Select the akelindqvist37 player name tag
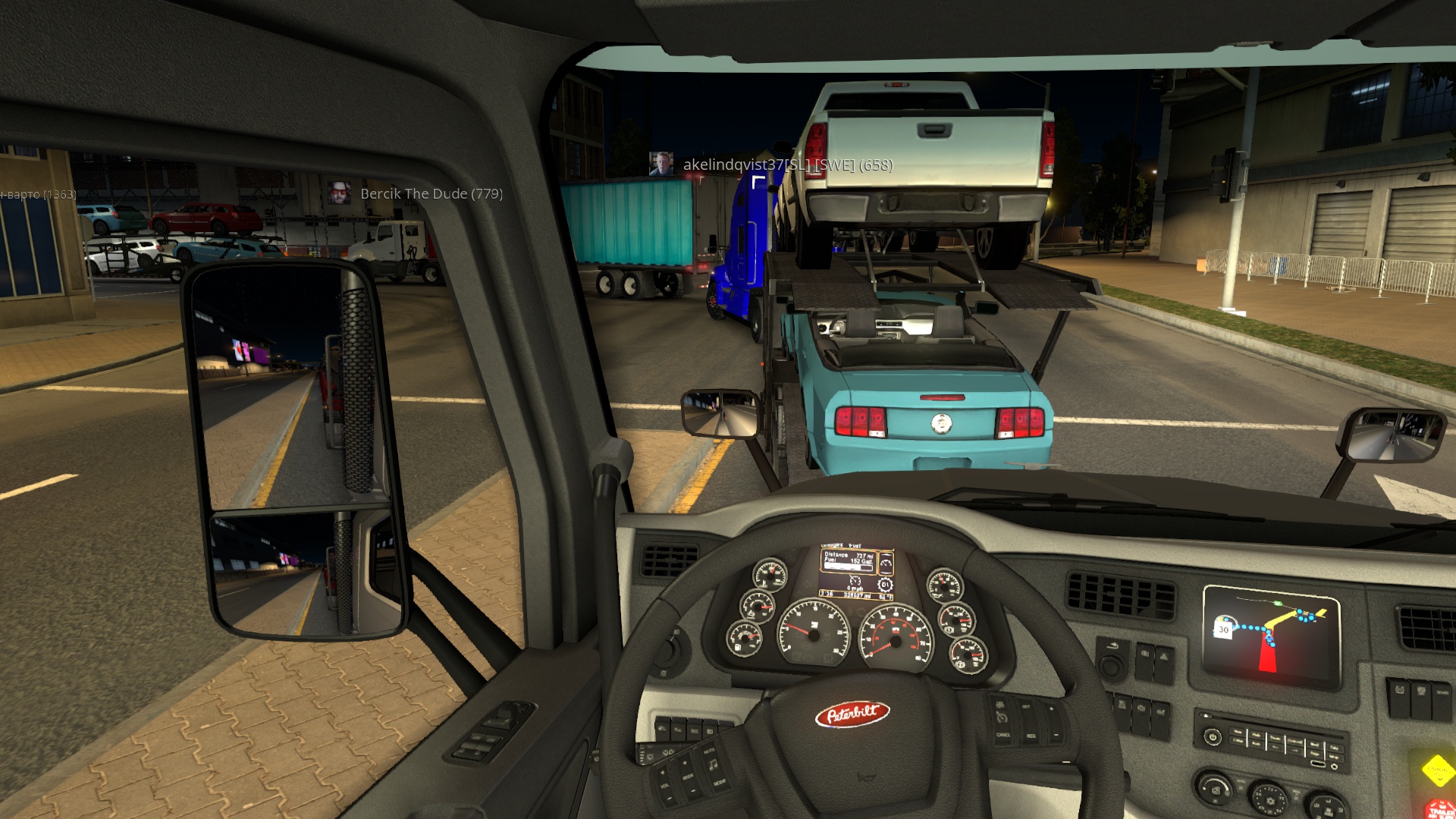1456x819 pixels. [787, 165]
